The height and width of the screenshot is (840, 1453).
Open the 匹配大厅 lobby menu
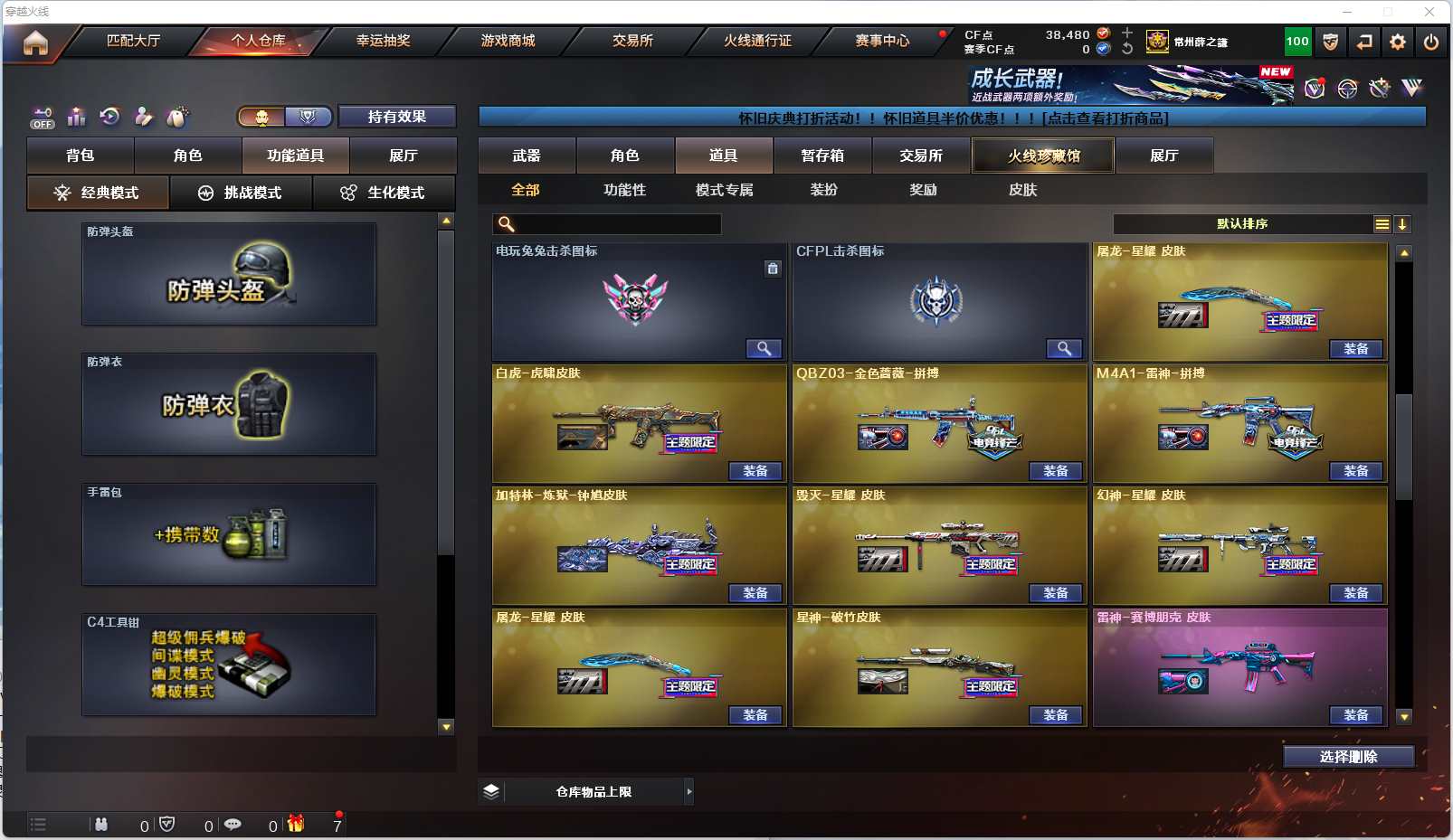click(x=133, y=41)
